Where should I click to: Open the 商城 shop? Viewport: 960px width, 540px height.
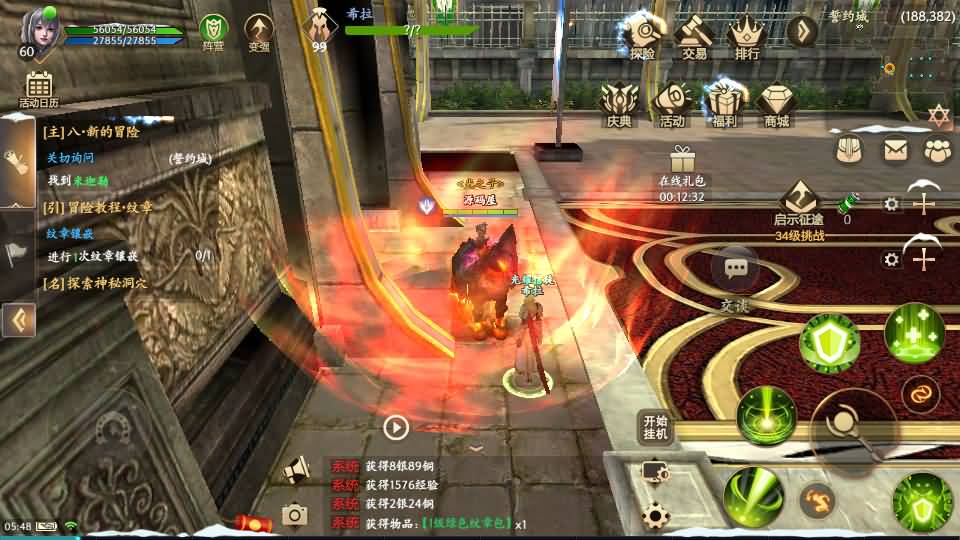pyautogui.click(x=776, y=104)
